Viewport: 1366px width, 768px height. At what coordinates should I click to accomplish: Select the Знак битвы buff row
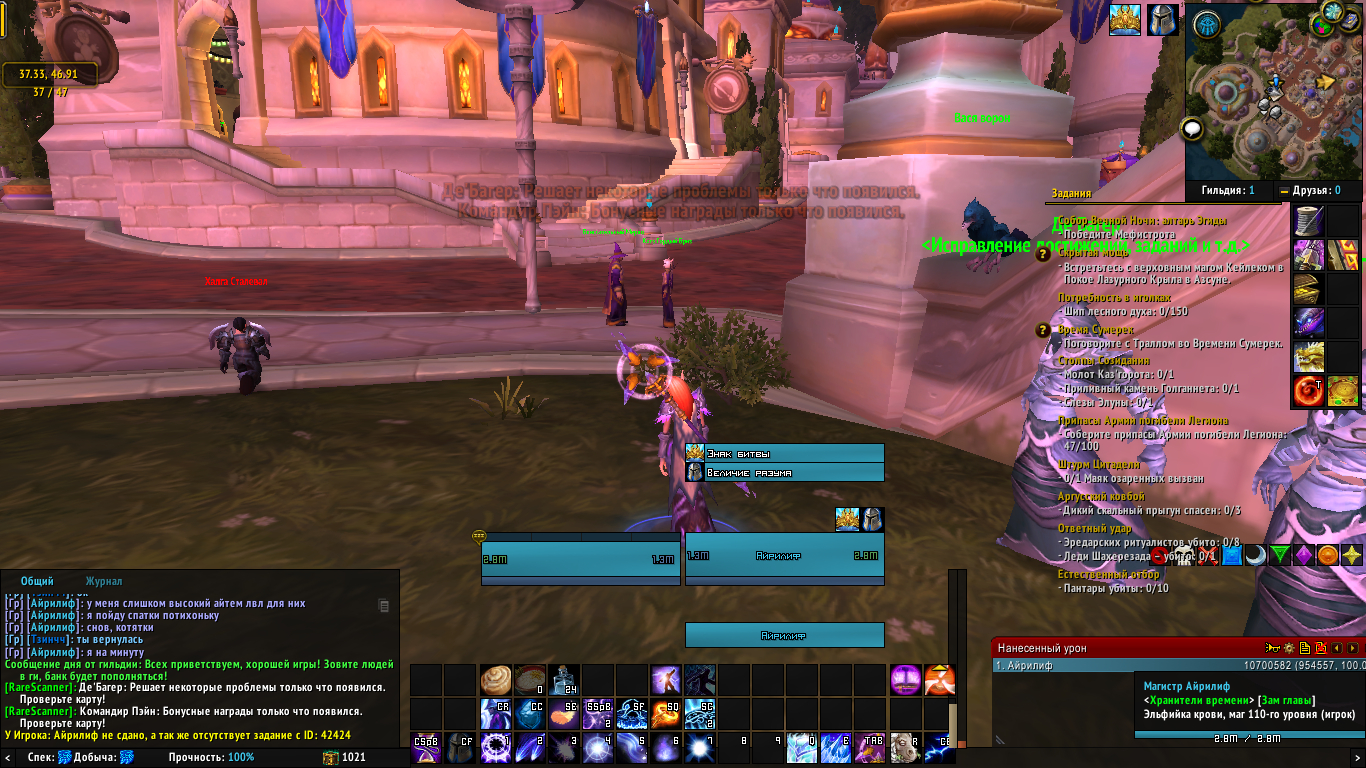[x=784, y=453]
